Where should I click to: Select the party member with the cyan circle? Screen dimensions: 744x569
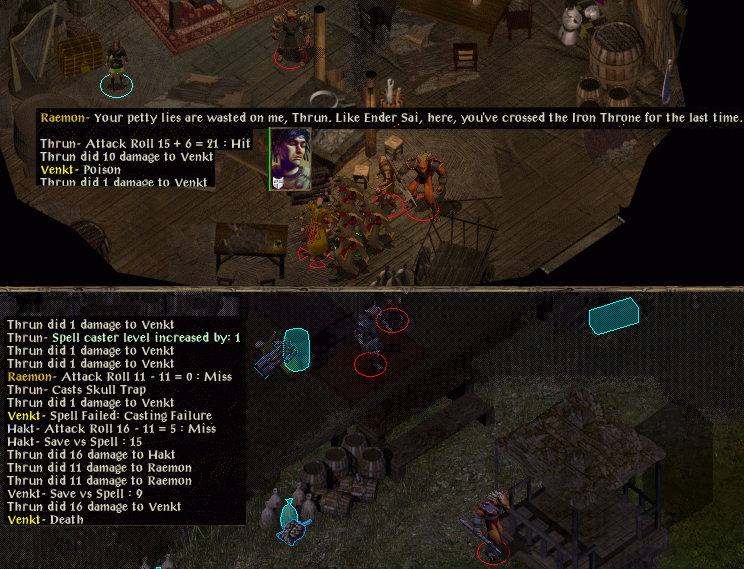117,68
